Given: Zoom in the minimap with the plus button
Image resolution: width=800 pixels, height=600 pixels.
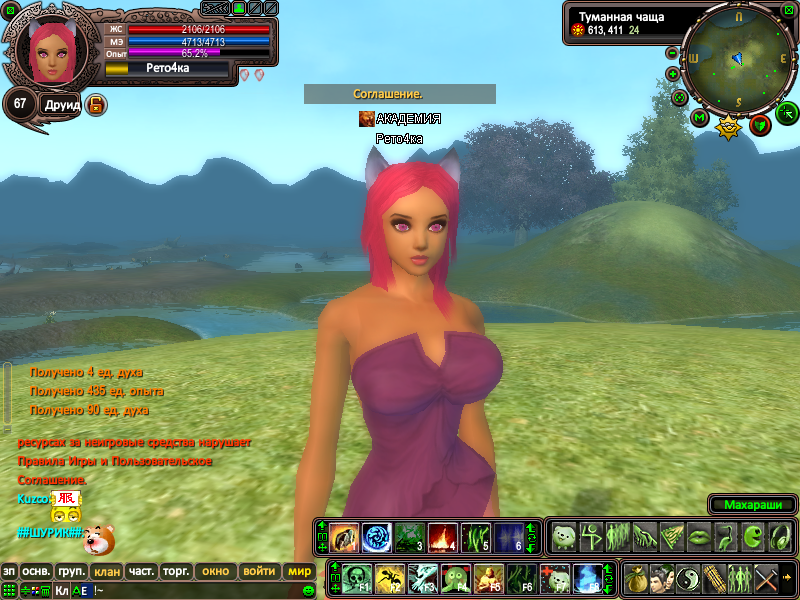Looking at the screenshot, I should (x=673, y=74).
